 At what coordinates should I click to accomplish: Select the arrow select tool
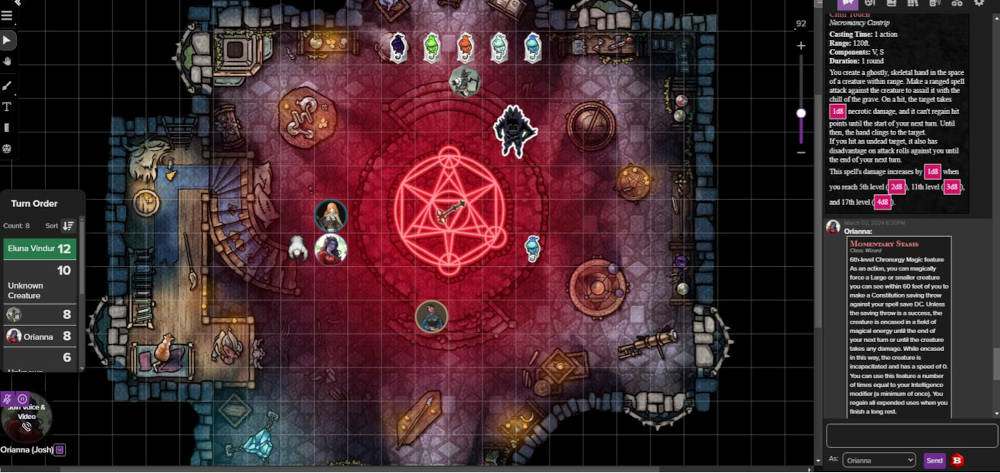coord(8,40)
